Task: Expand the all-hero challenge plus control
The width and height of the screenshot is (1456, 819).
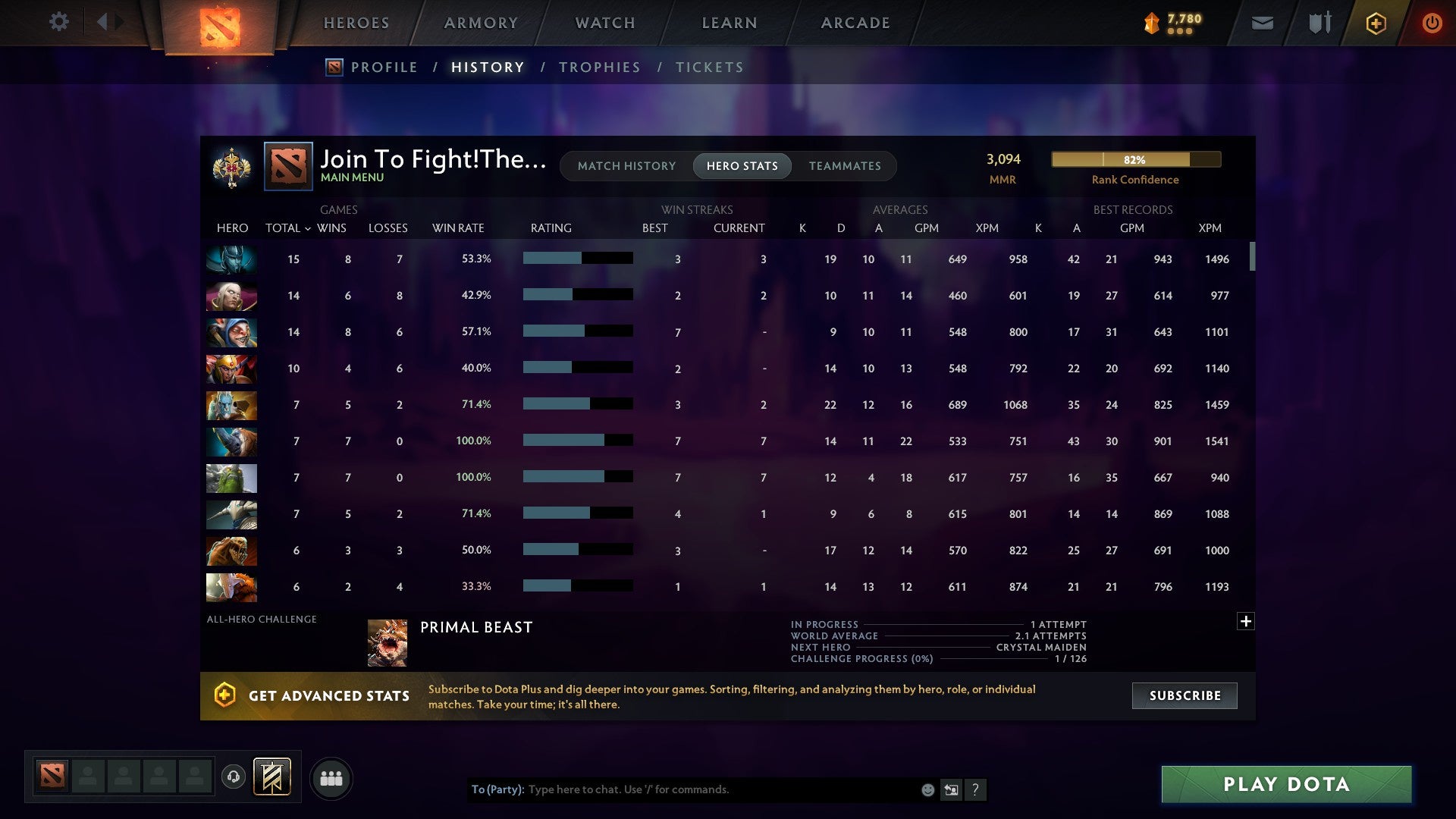Action: point(1246,621)
